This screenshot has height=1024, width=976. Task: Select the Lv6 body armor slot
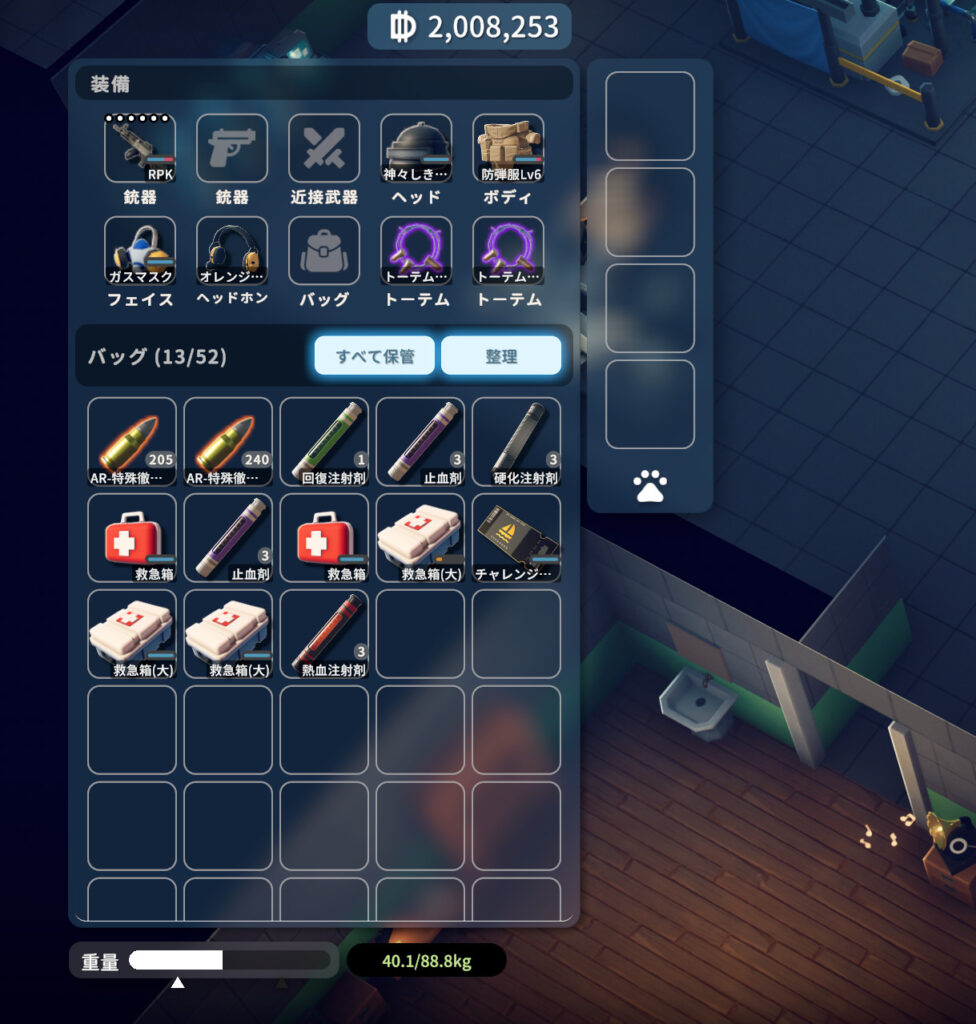click(x=508, y=148)
